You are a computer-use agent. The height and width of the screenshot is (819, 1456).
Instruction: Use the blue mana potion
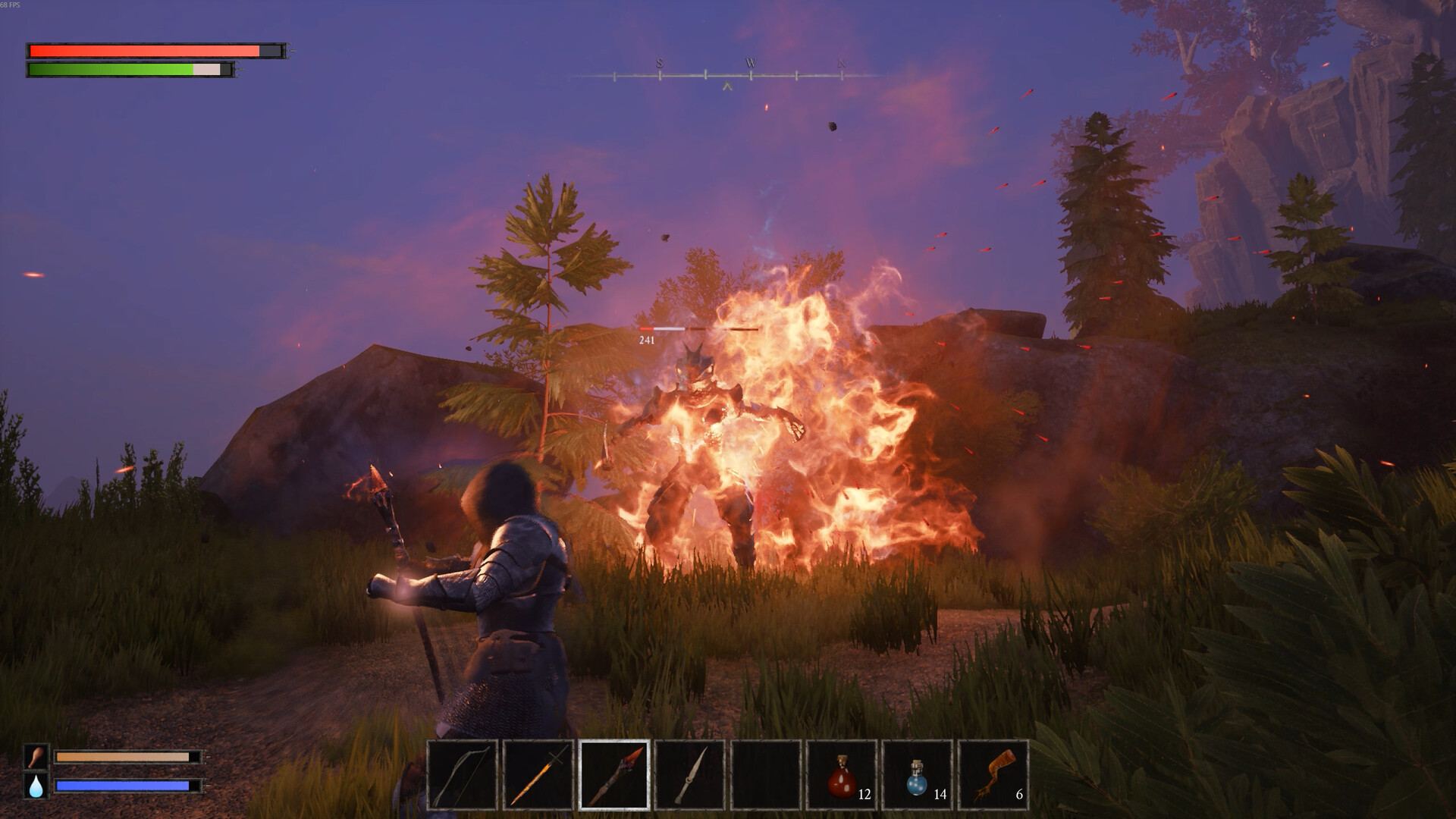(918, 775)
